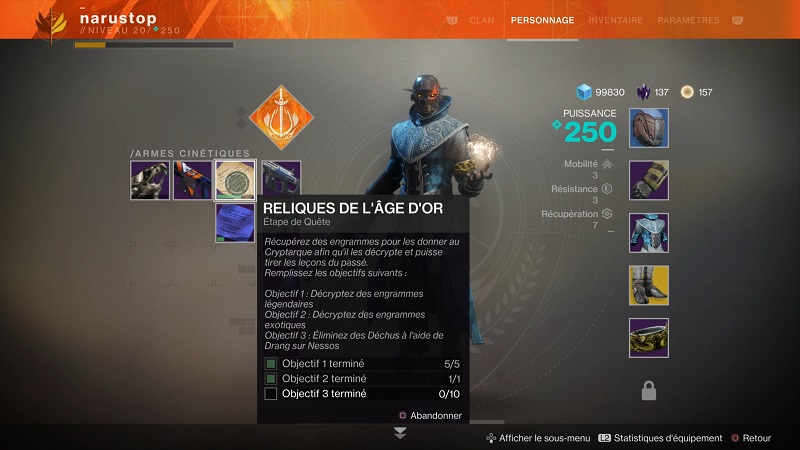The image size is (800, 450).
Task: Inspect the golden bond class item slot
Action: coord(648,337)
